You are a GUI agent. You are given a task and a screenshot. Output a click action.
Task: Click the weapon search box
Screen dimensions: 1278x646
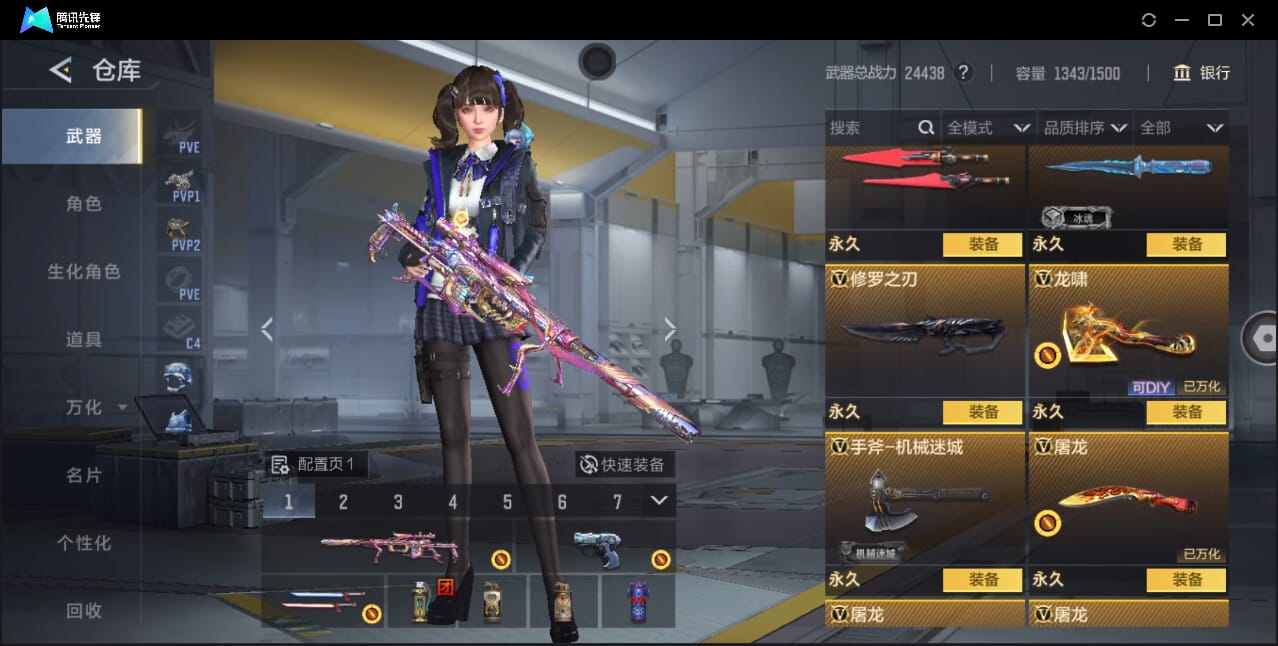[x=870, y=128]
